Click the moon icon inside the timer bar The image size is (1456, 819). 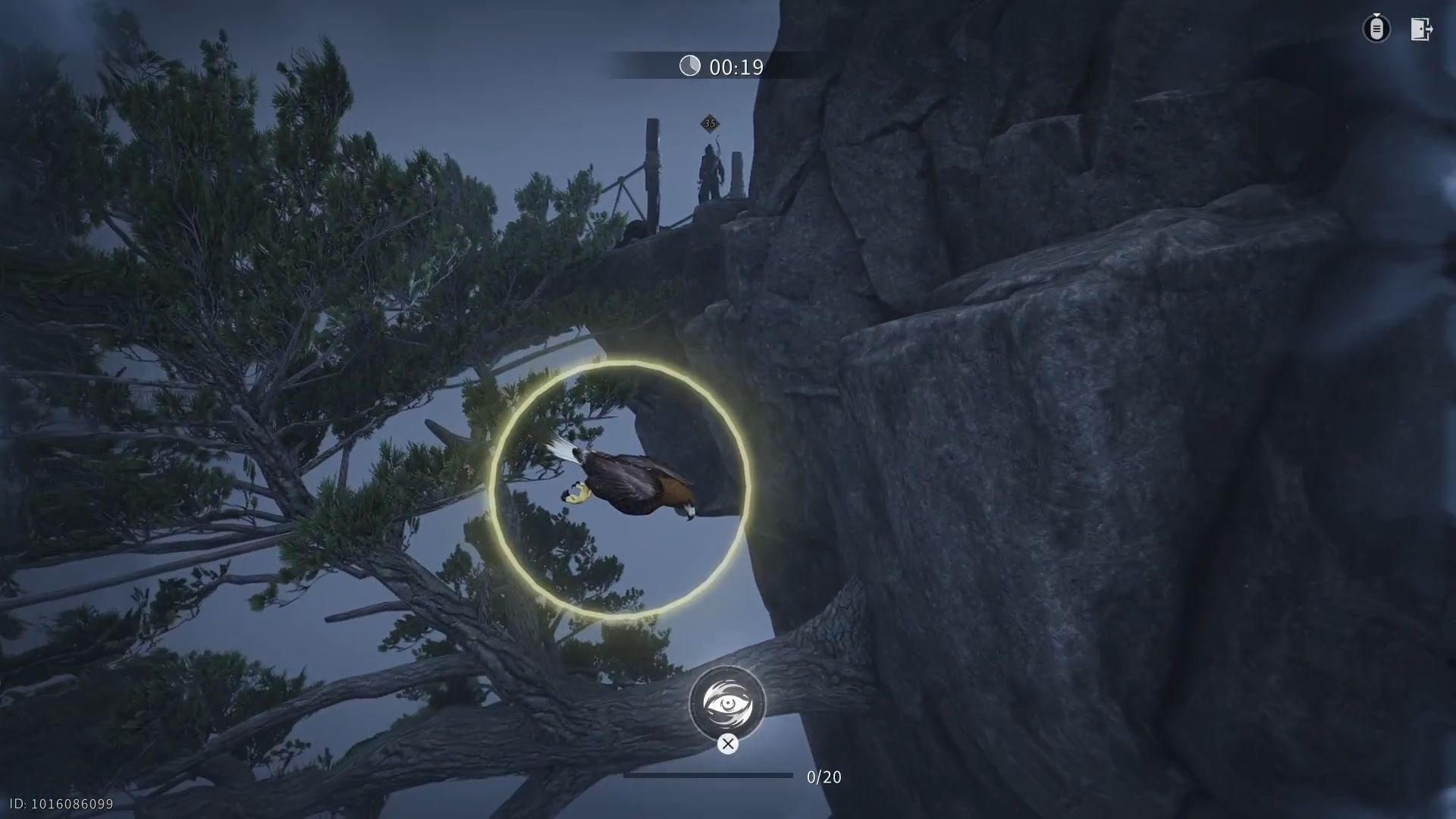691,67
